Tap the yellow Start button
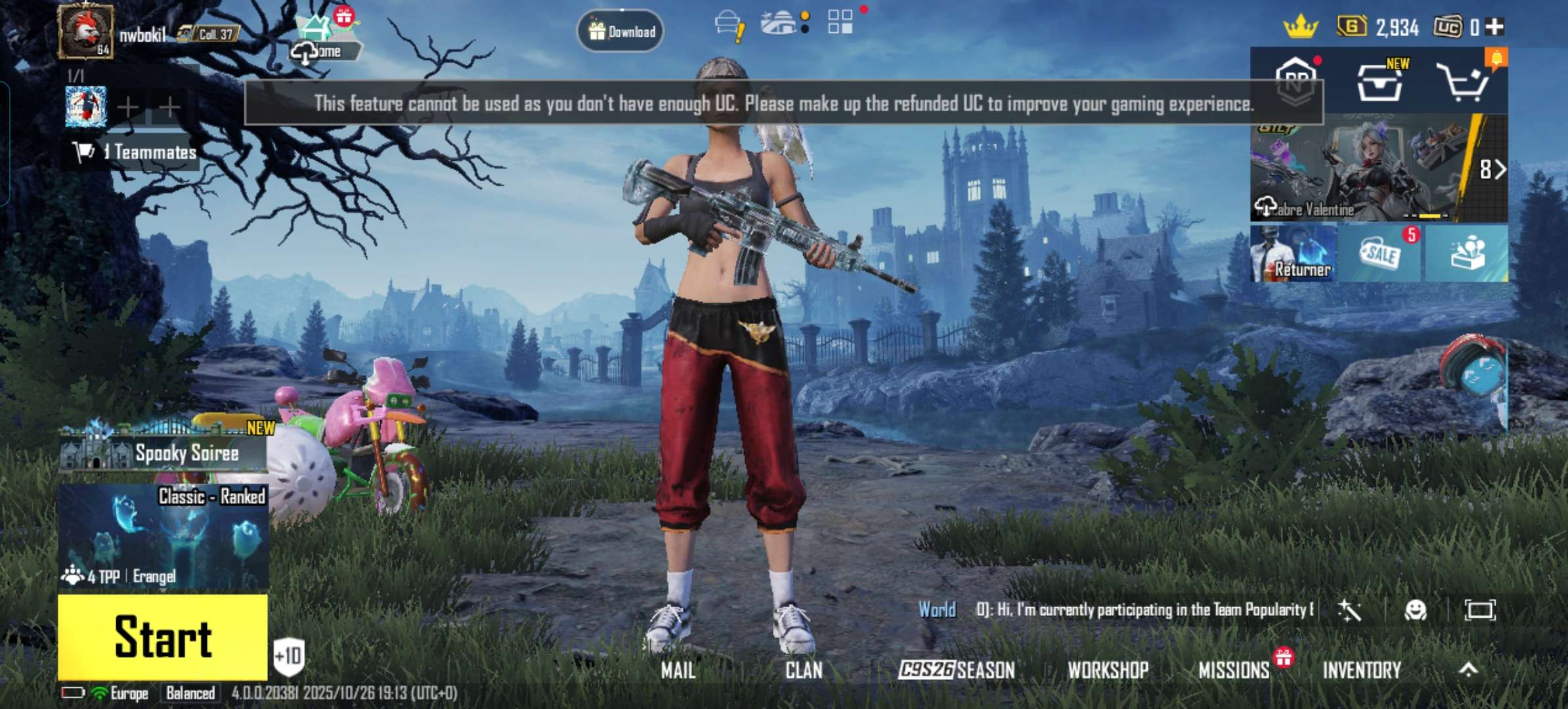Screen dimensions: 1568x709 click(163, 636)
